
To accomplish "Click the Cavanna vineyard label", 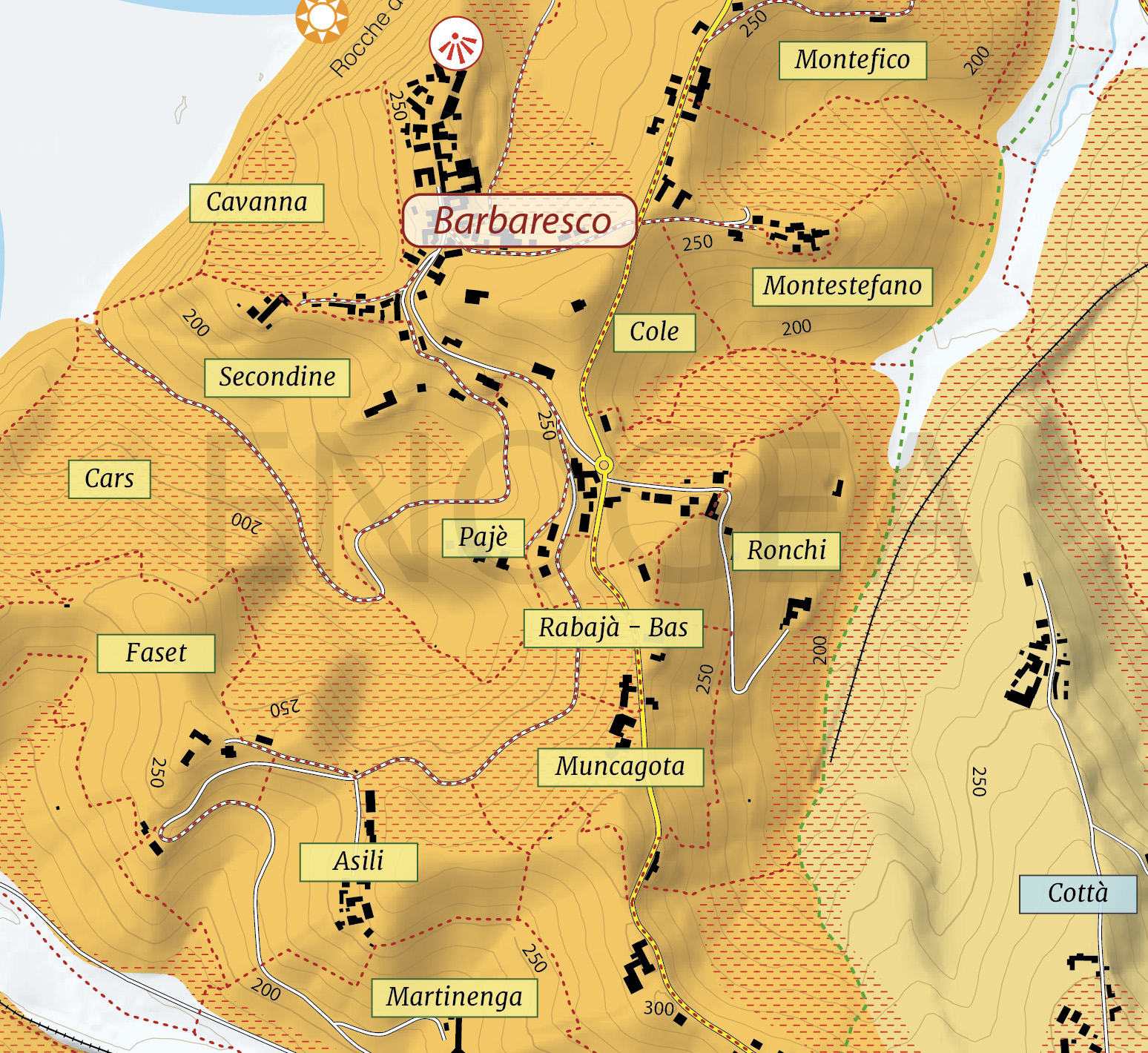I will tap(257, 202).
